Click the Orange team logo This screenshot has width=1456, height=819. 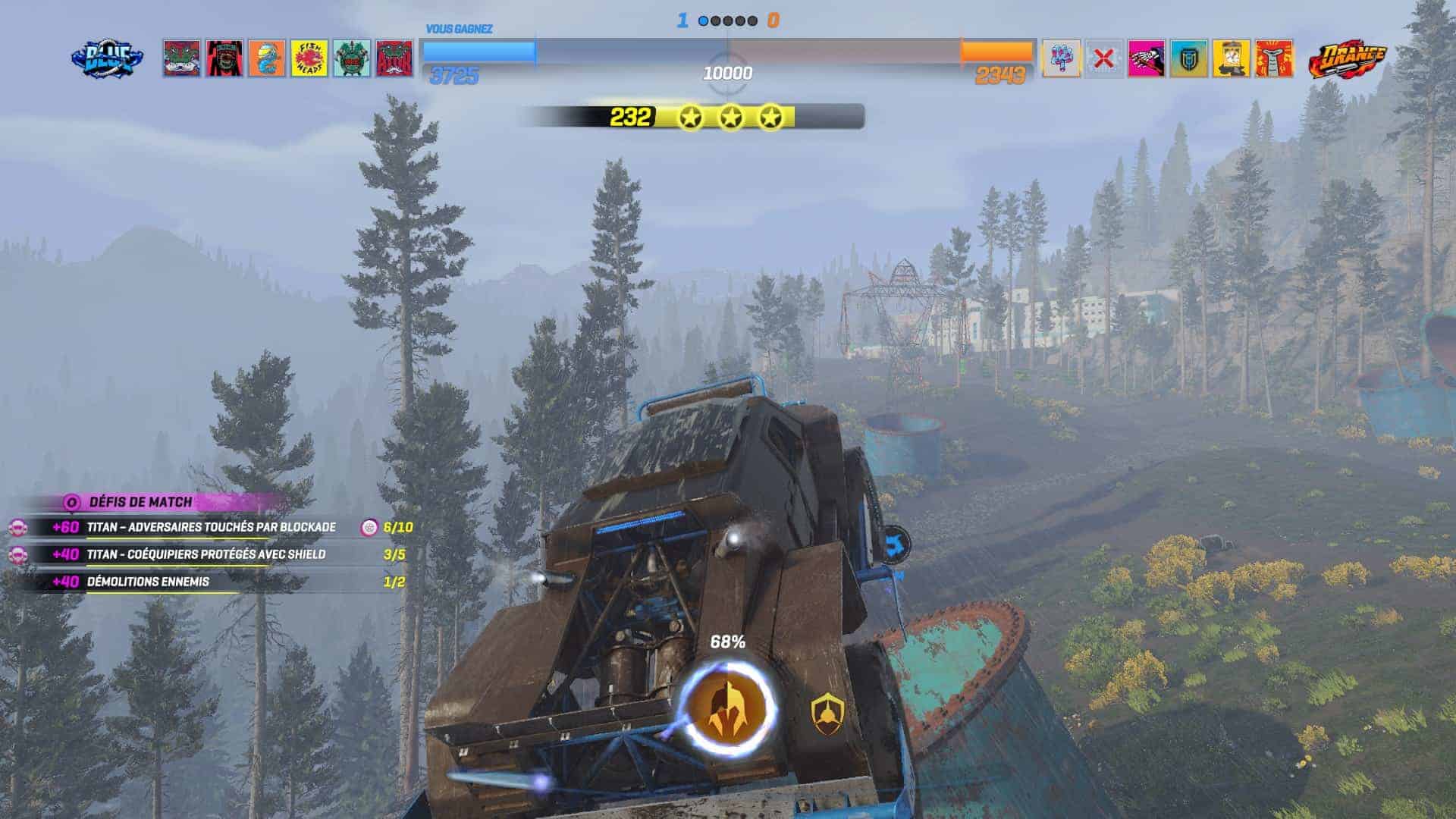click(1347, 58)
